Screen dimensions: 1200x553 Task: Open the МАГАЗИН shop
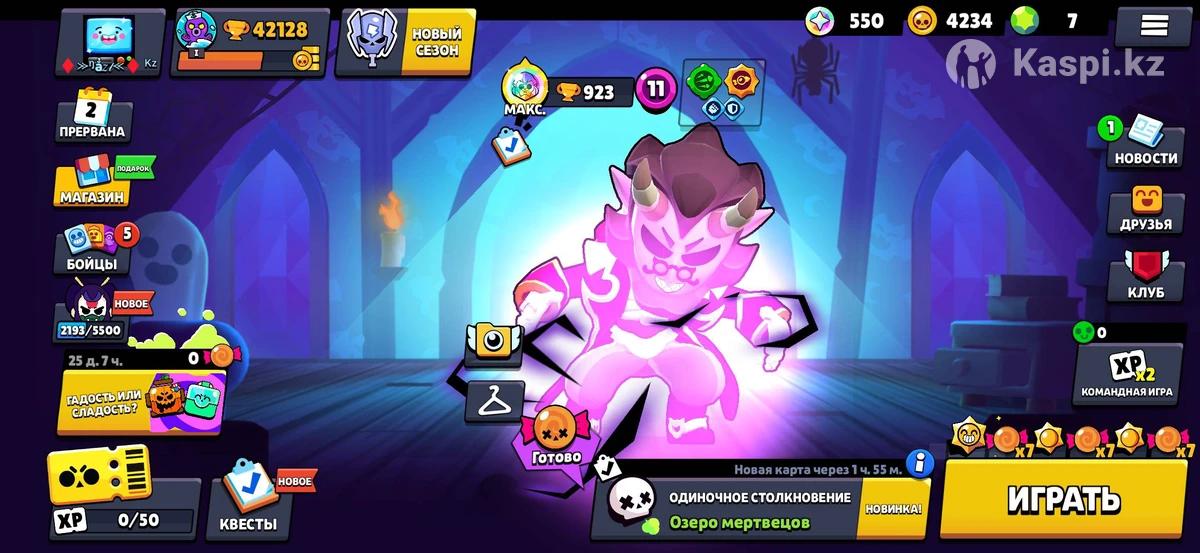coord(93,181)
